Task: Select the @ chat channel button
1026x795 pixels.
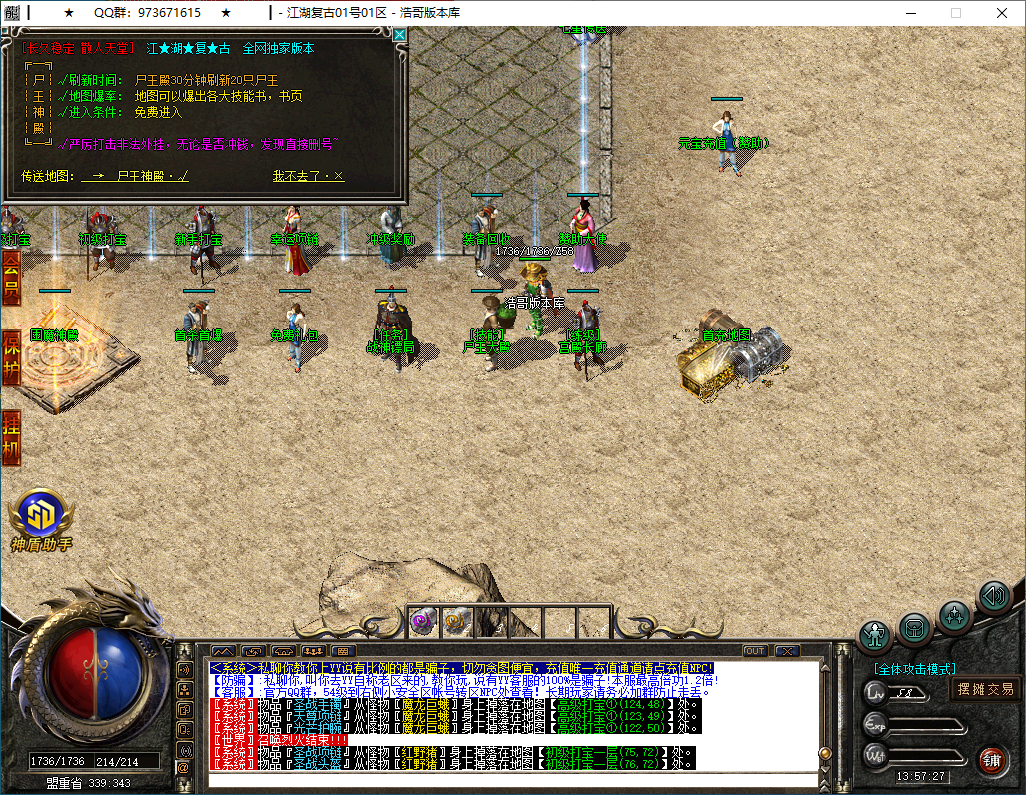Action: [183, 767]
